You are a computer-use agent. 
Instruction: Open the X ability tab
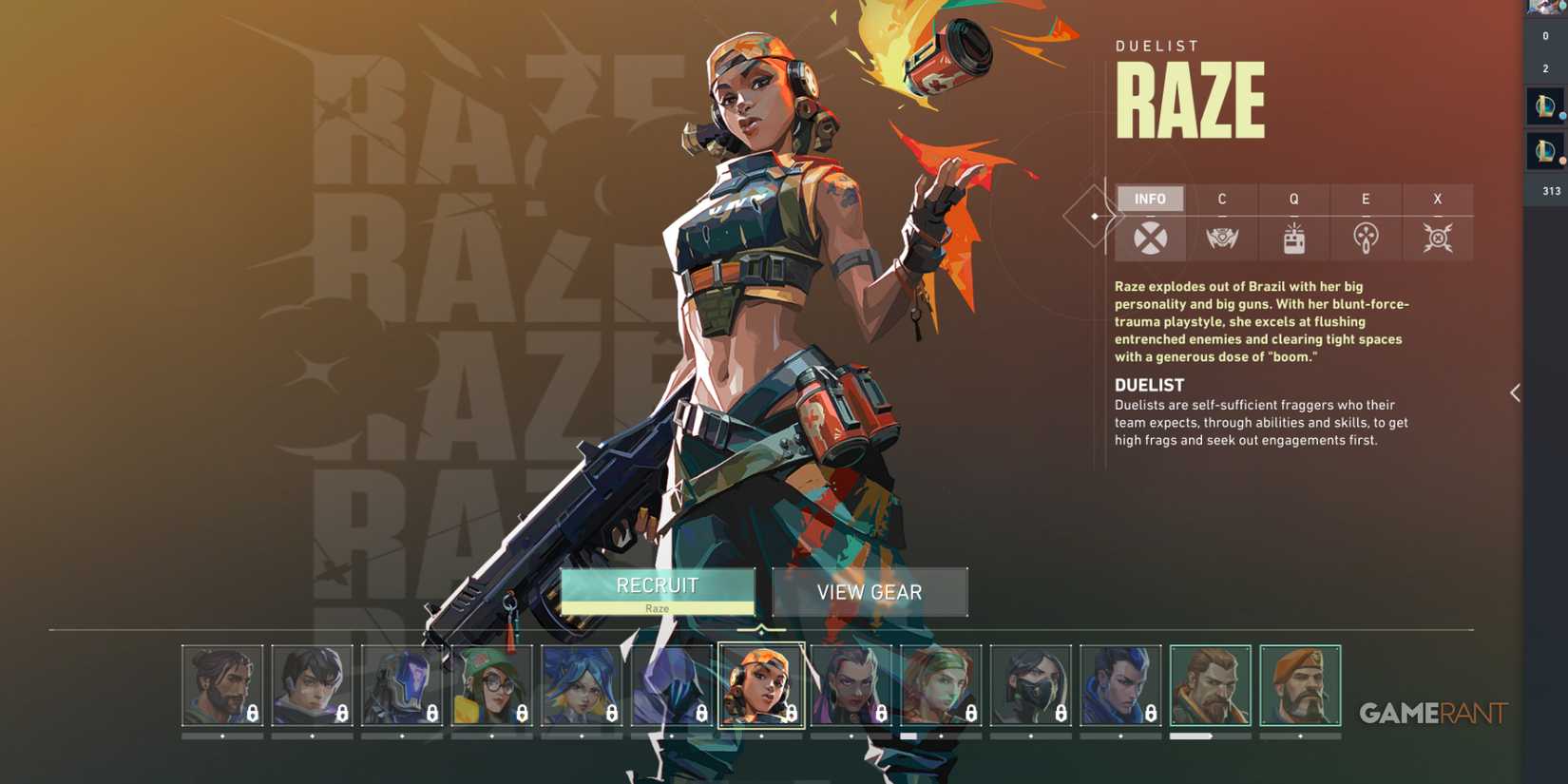(x=1437, y=199)
